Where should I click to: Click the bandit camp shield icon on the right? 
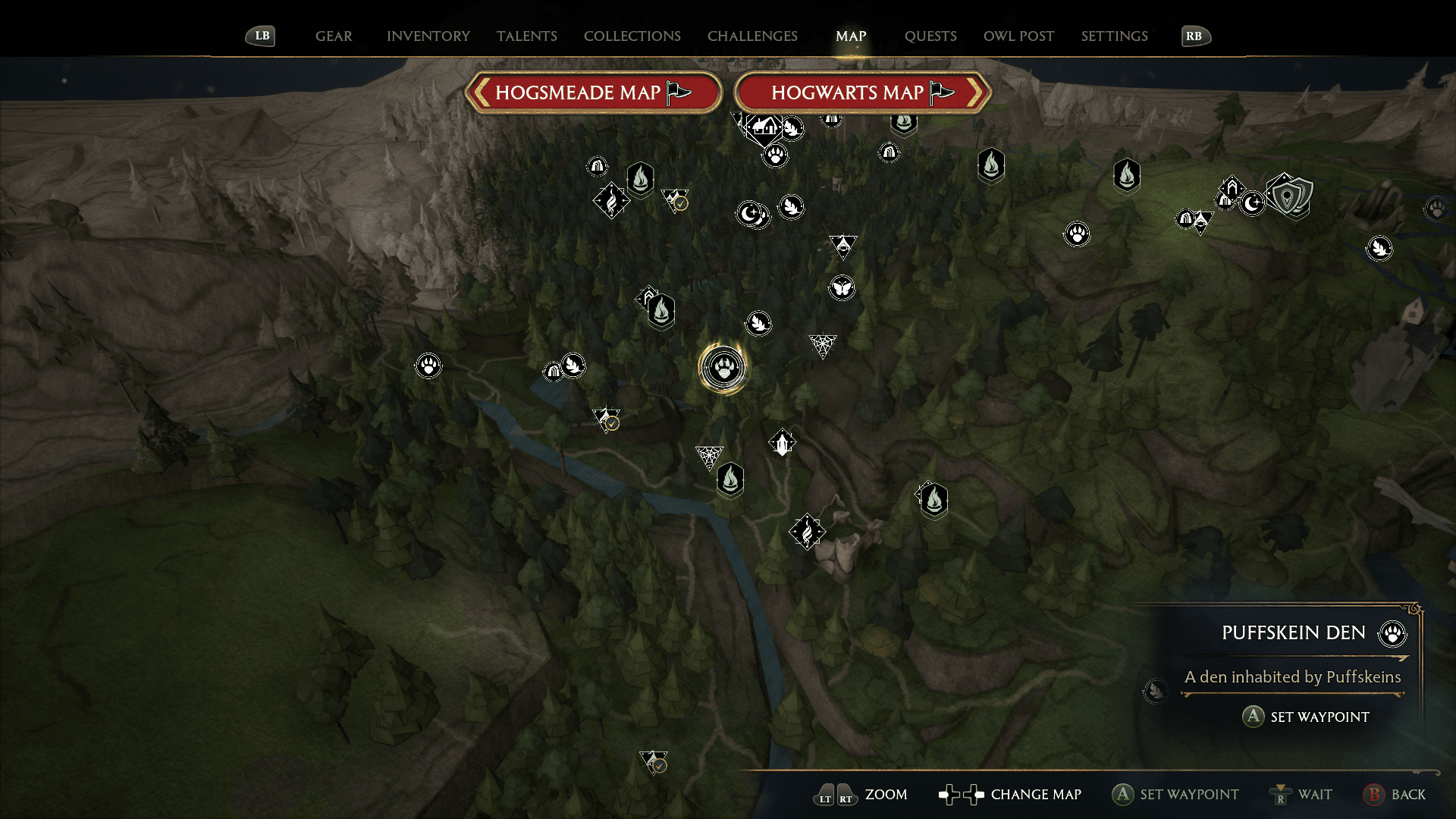tap(1291, 196)
